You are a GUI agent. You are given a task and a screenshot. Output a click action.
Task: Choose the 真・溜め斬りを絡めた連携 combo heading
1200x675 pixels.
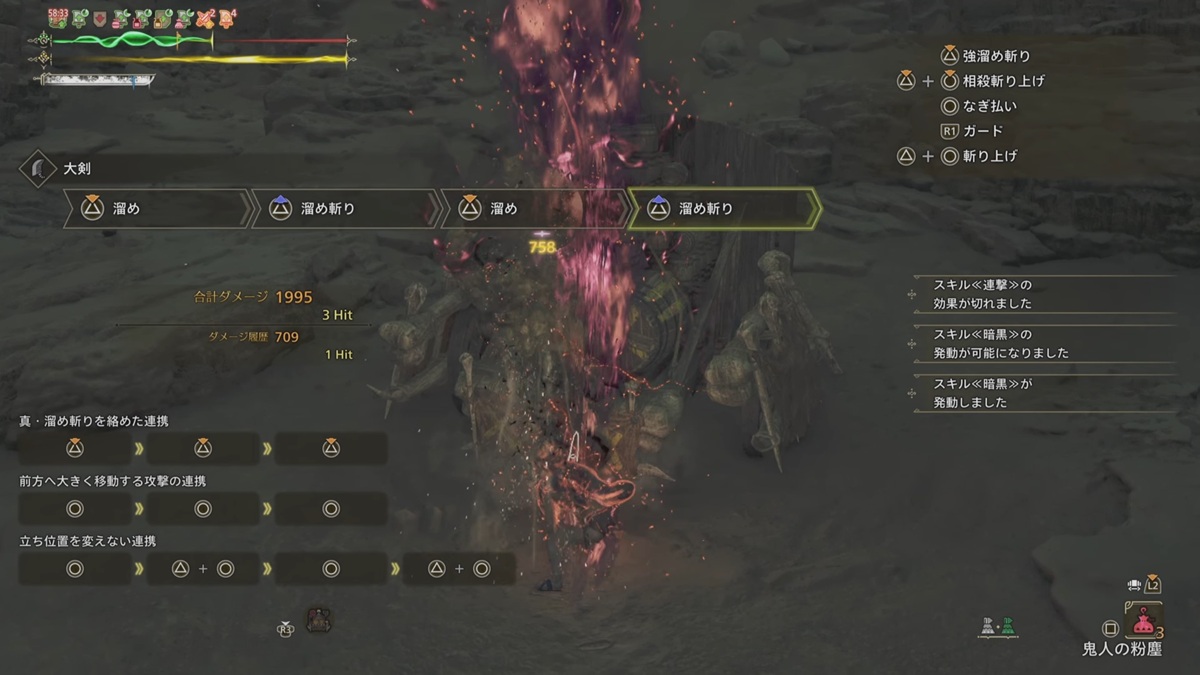[x=92, y=421]
